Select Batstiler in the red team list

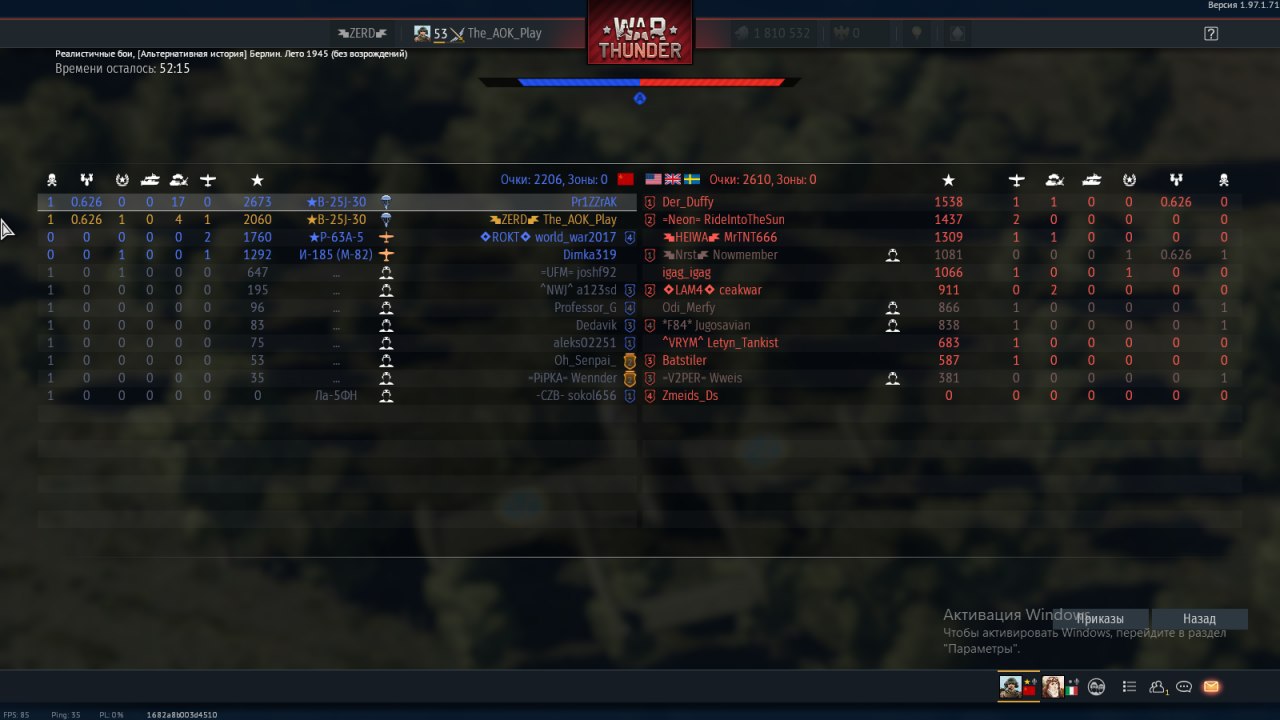coord(684,360)
